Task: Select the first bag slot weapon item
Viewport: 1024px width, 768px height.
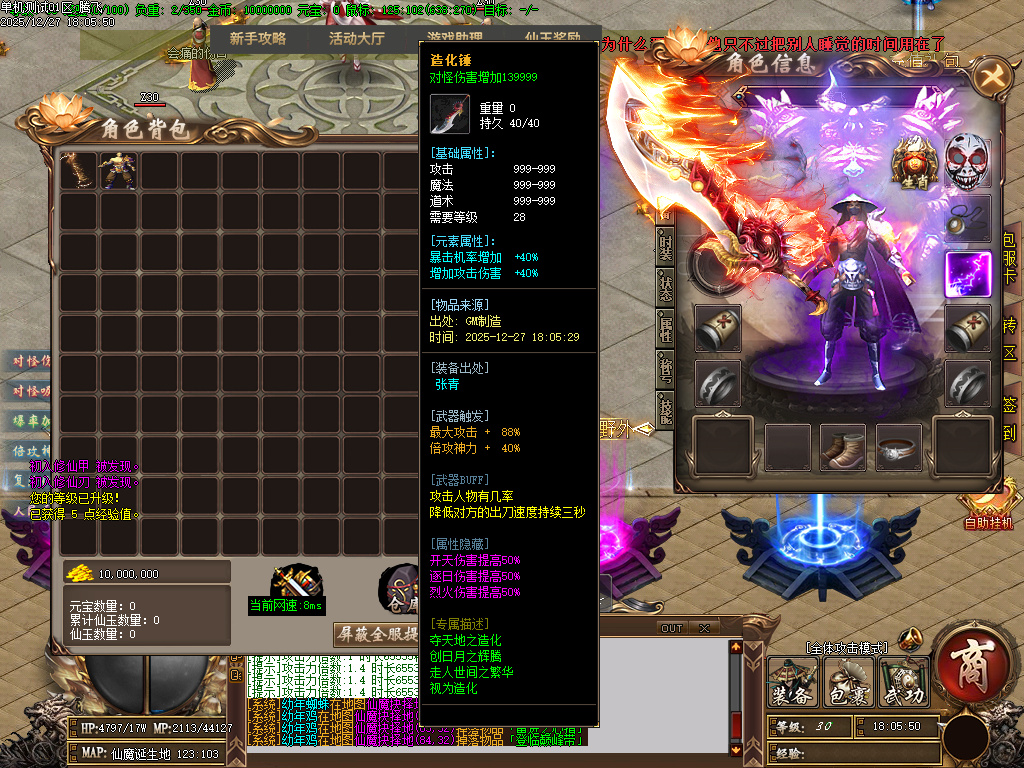Action: tap(79, 171)
